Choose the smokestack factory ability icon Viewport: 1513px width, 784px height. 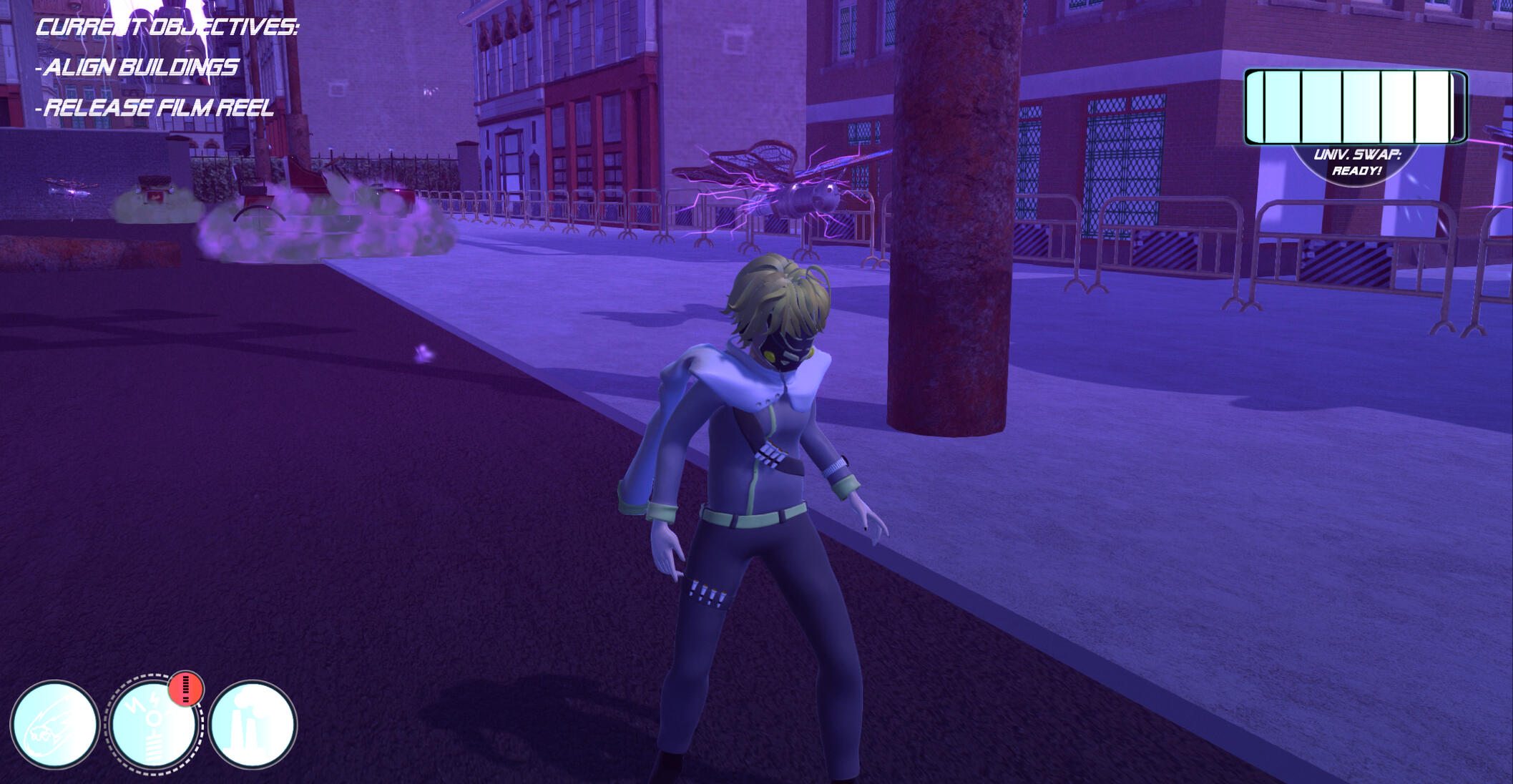point(253,725)
